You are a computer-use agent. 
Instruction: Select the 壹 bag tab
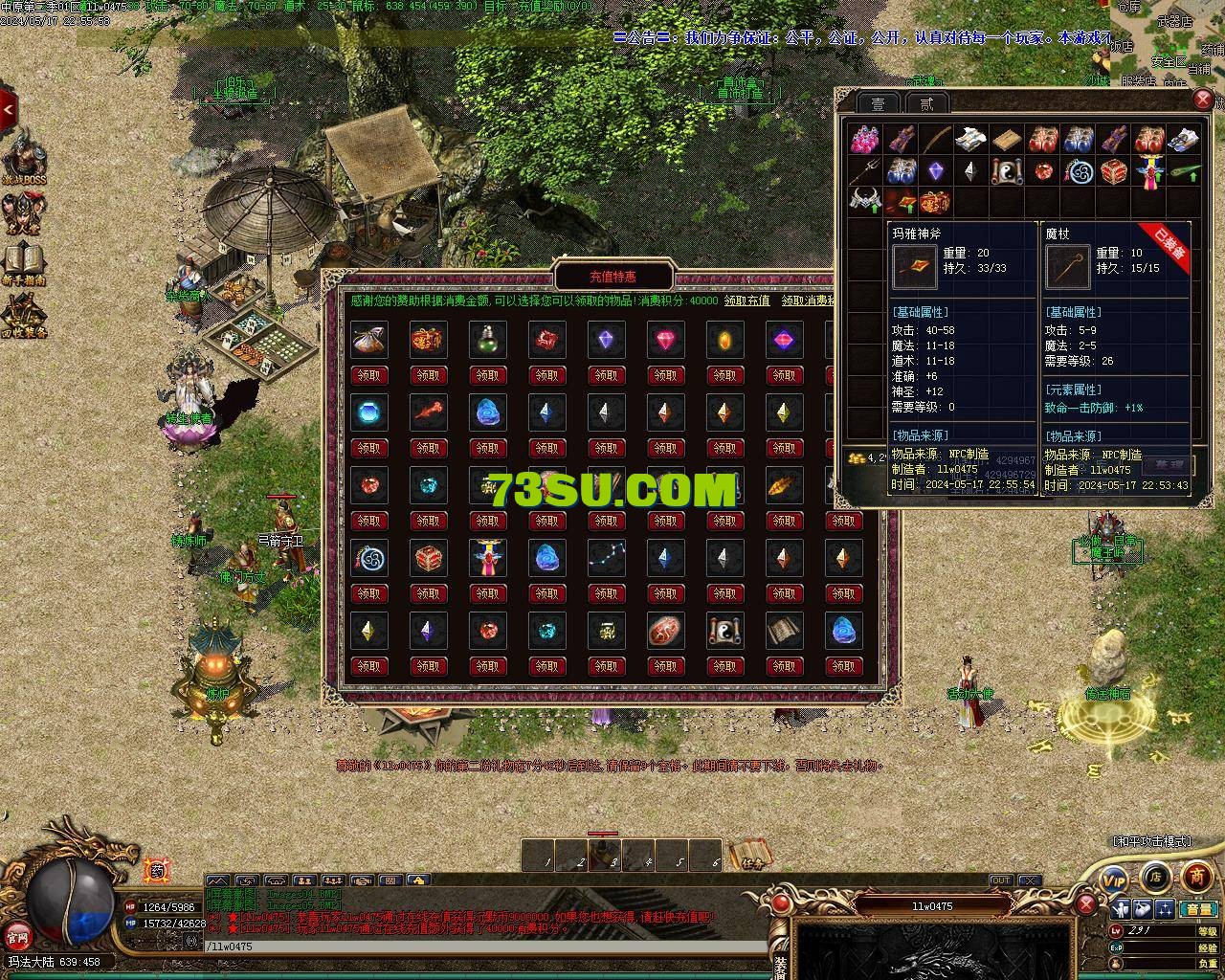click(x=878, y=104)
